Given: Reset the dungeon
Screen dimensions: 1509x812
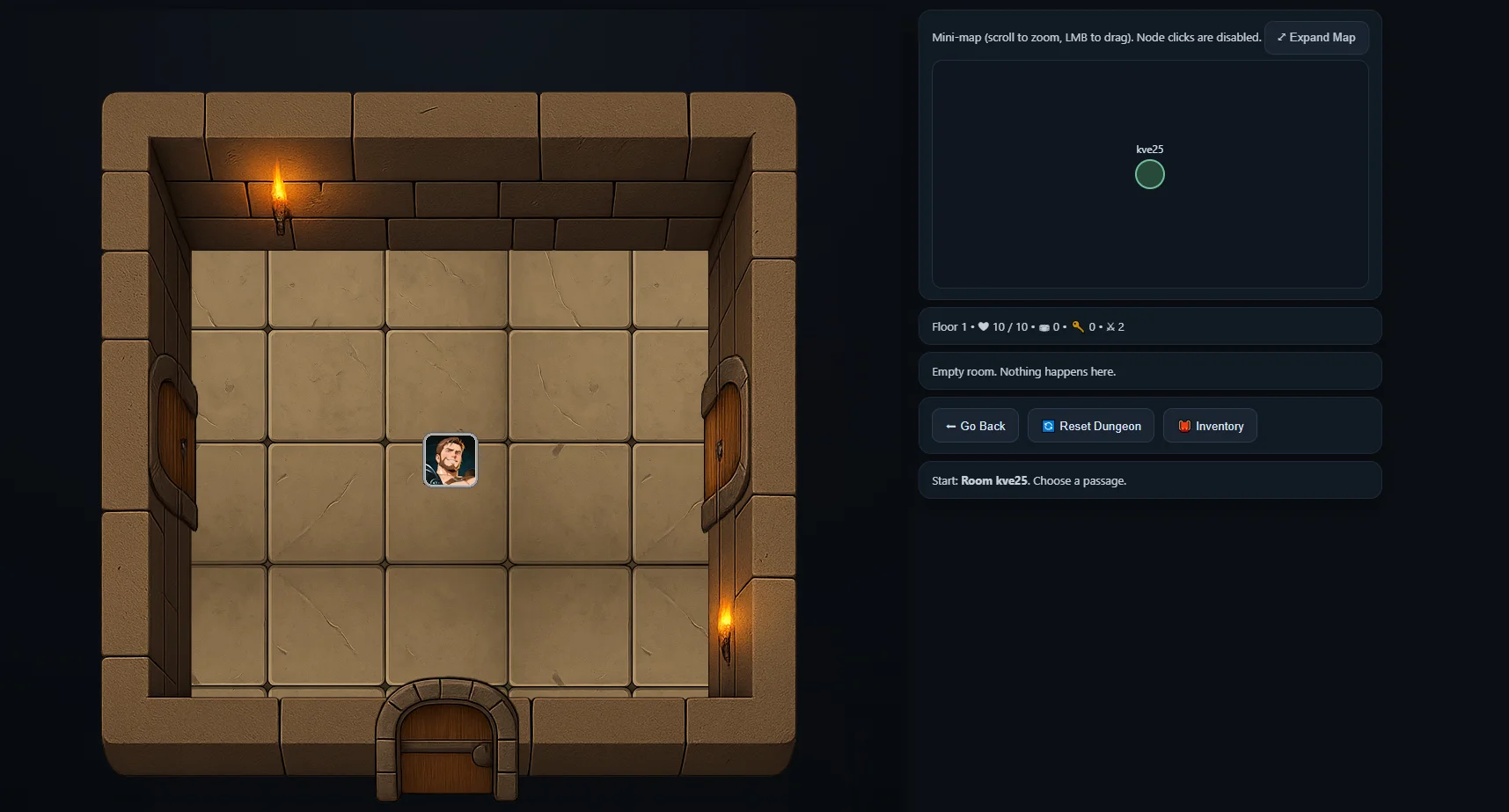Looking at the screenshot, I should coord(1090,426).
